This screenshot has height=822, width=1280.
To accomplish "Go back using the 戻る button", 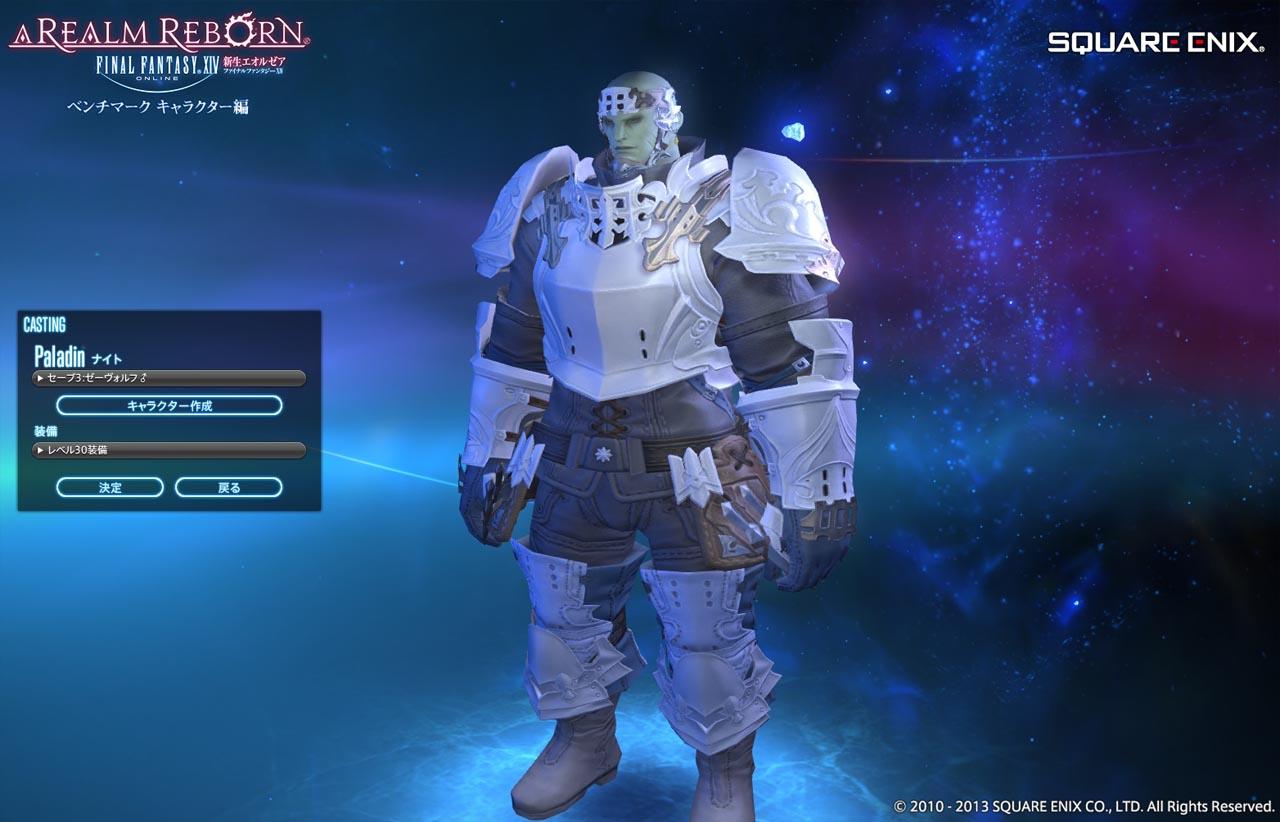I will 229,487.
